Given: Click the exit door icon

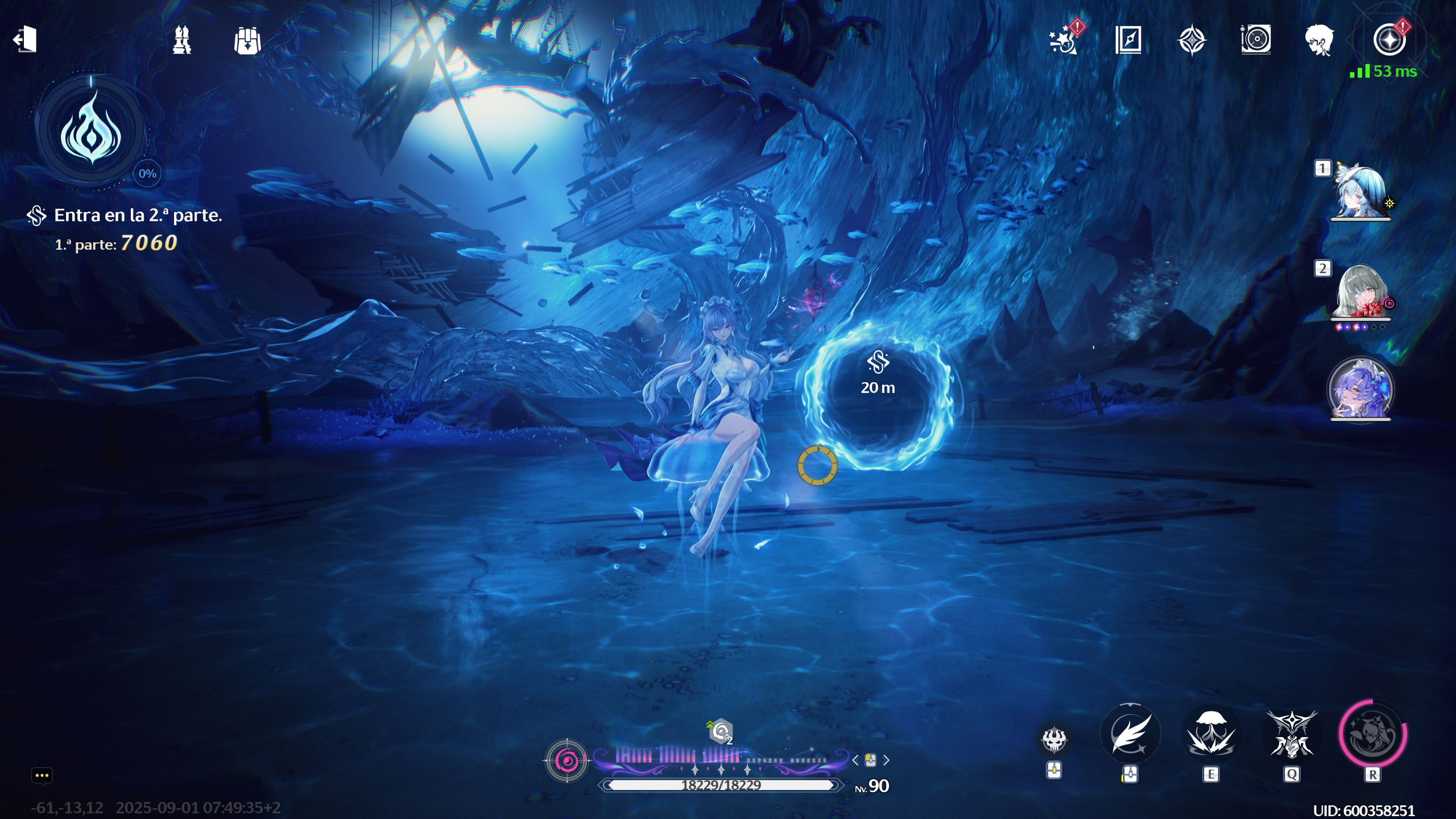Looking at the screenshot, I should 25,40.
